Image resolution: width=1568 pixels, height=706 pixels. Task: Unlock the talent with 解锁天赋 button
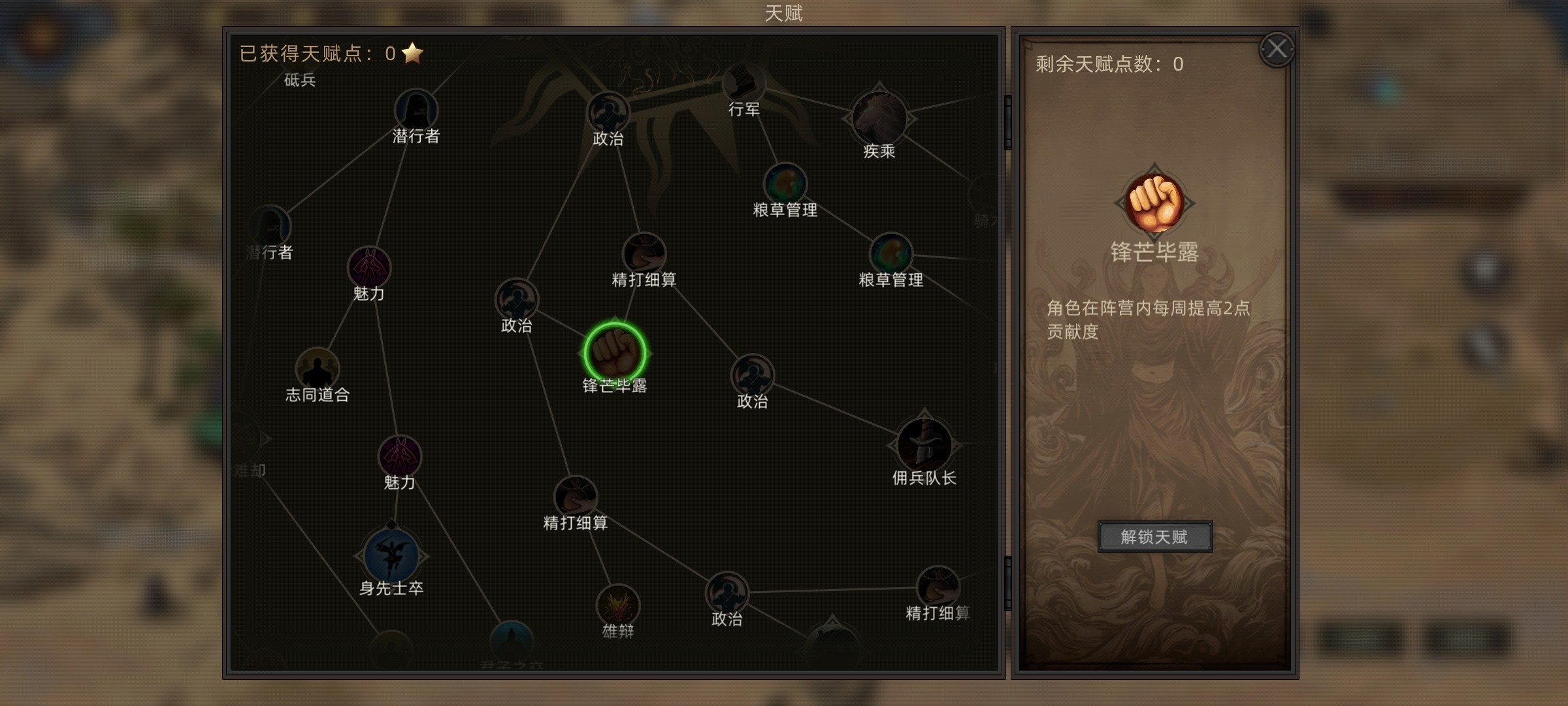1154,537
